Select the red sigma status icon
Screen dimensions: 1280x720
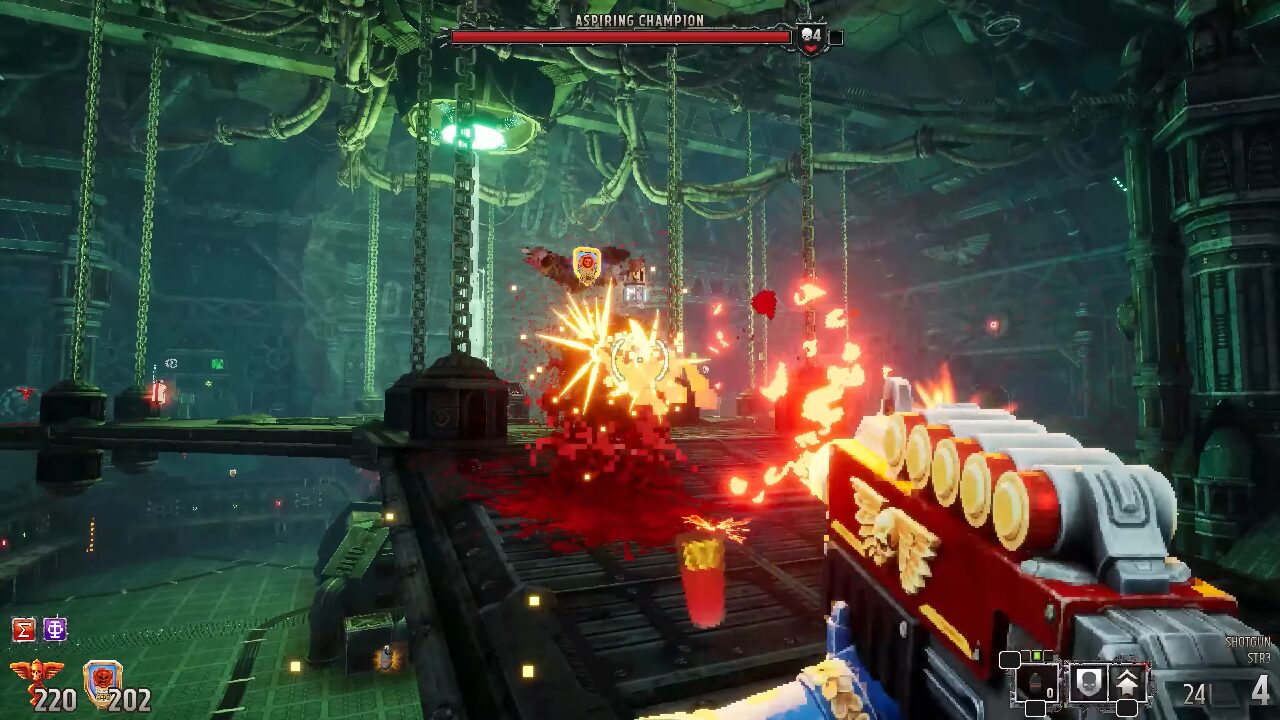point(23,630)
